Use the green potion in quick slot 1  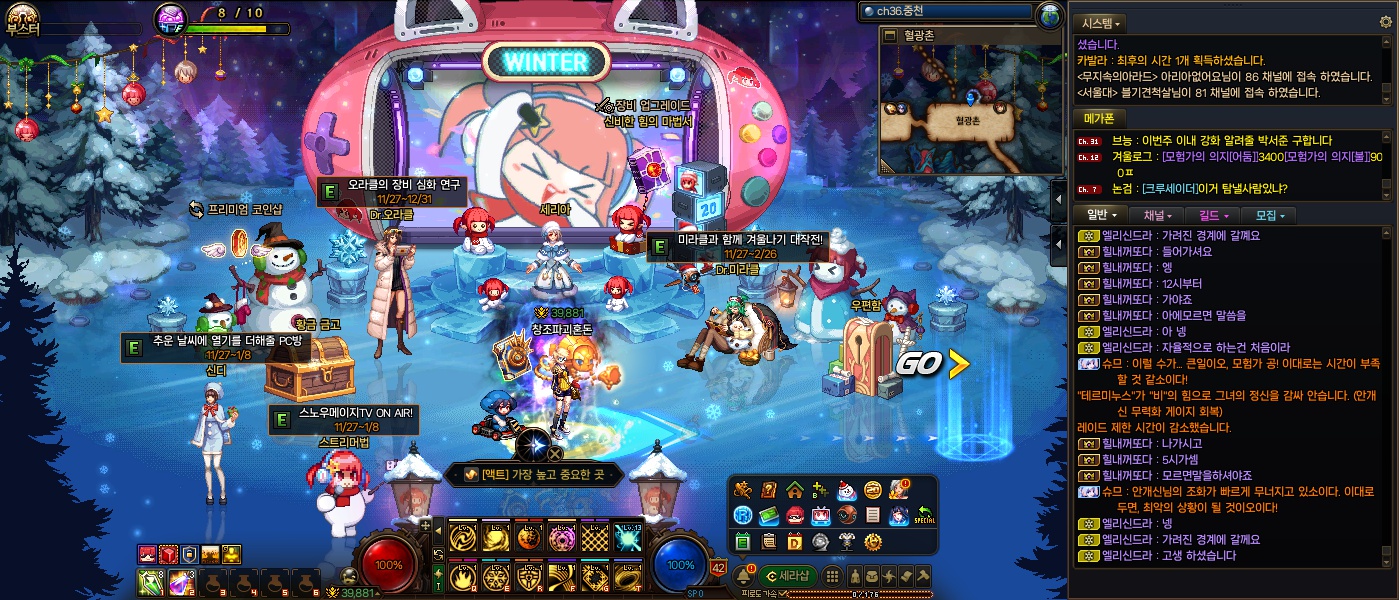[149, 582]
